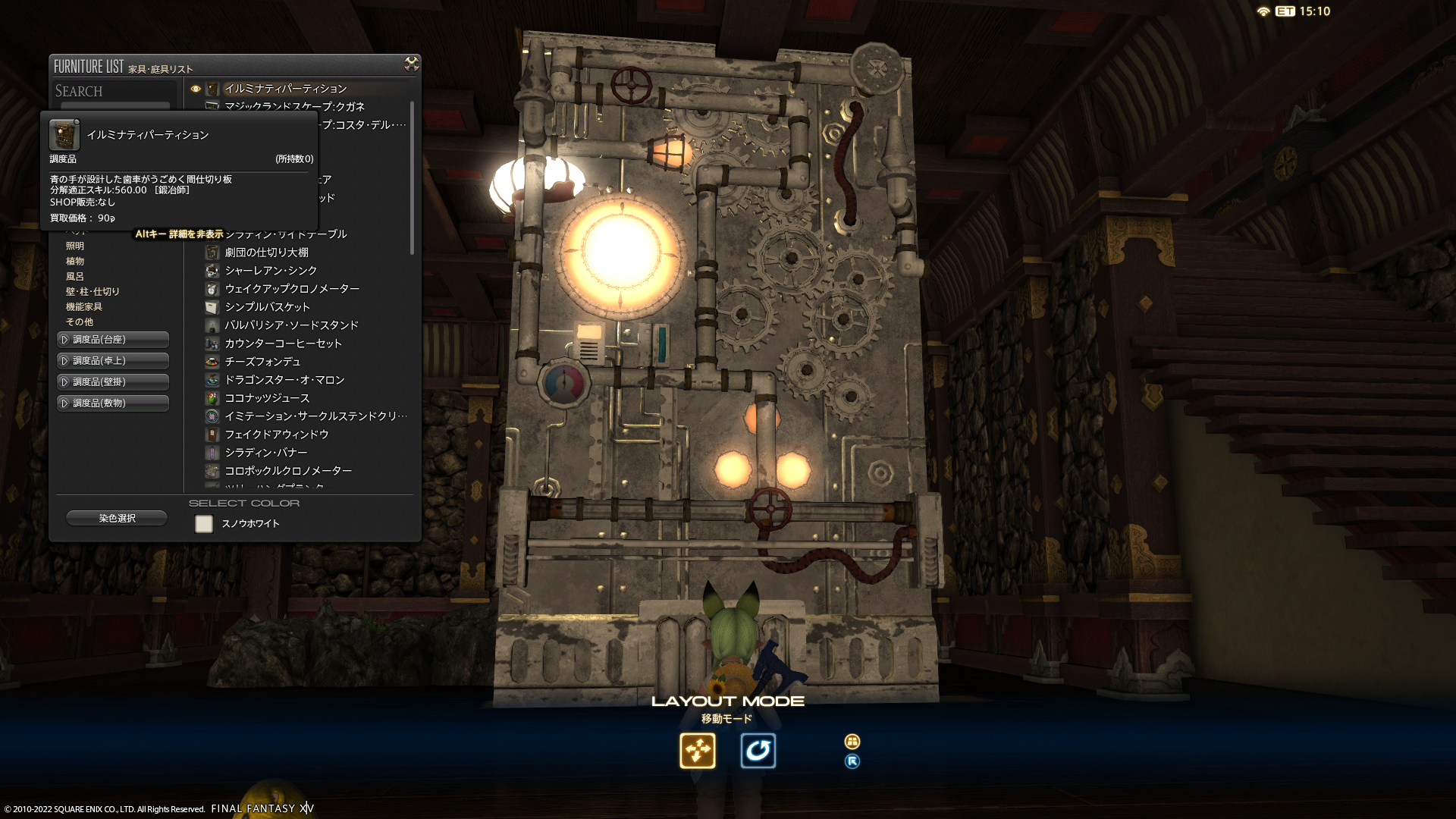Screen dimensions: 1456x819
Task: Open the 照明 lighting category
Action: click(75, 246)
